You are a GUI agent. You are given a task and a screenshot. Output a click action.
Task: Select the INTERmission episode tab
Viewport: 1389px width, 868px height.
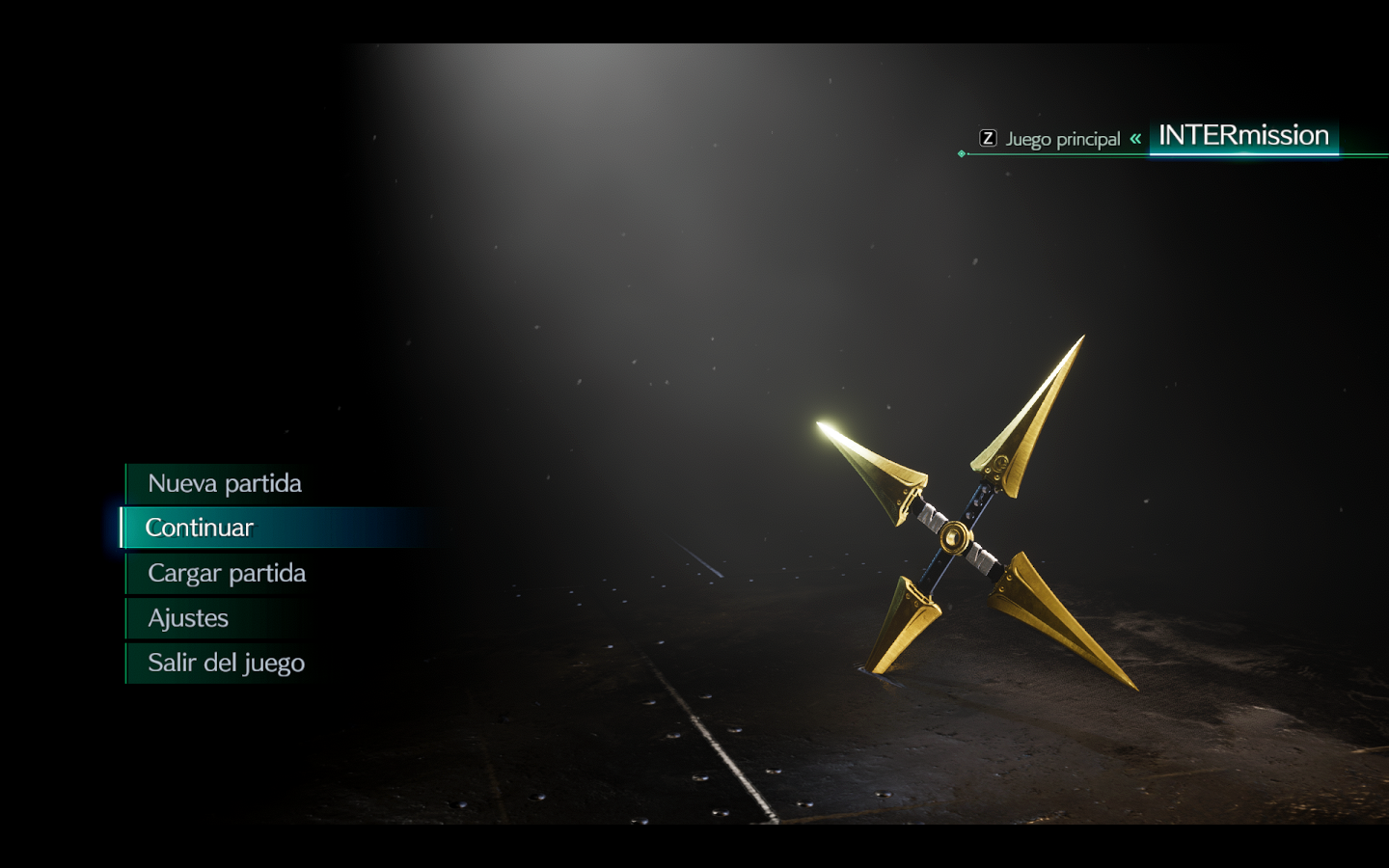tap(1243, 136)
